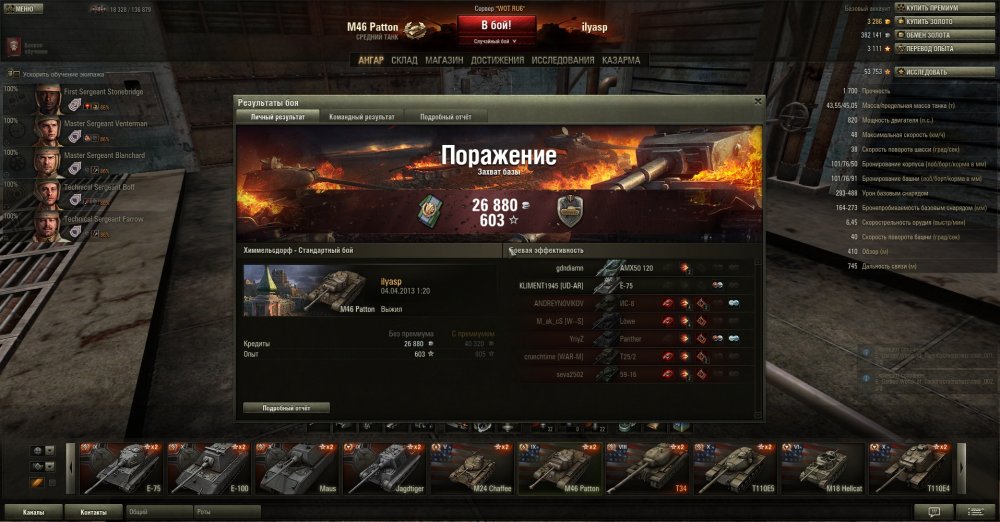The height and width of the screenshot is (522, 1000).
Task: Open the Контакты list
Action: pyautogui.click(x=93, y=511)
